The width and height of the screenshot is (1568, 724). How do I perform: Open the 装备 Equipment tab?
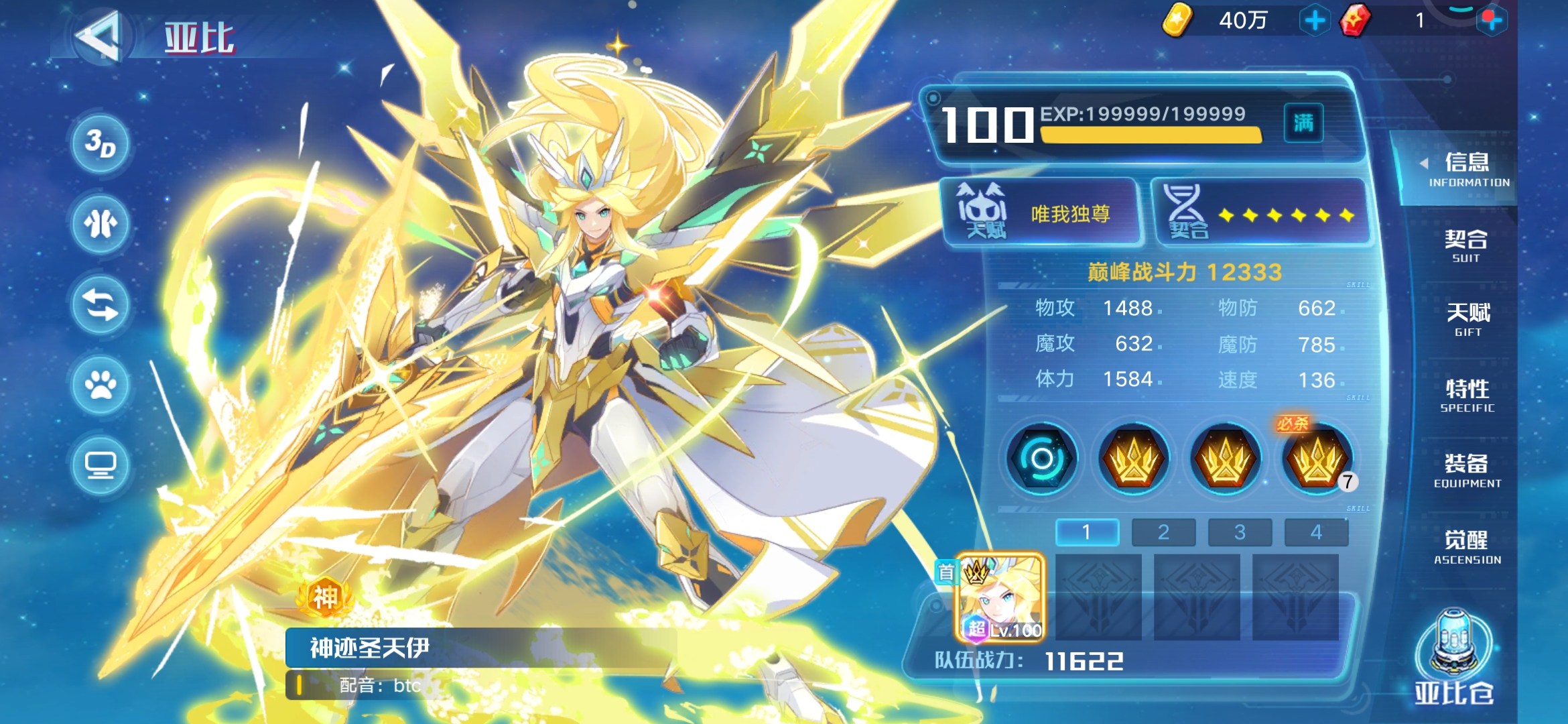pos(1467,470)
